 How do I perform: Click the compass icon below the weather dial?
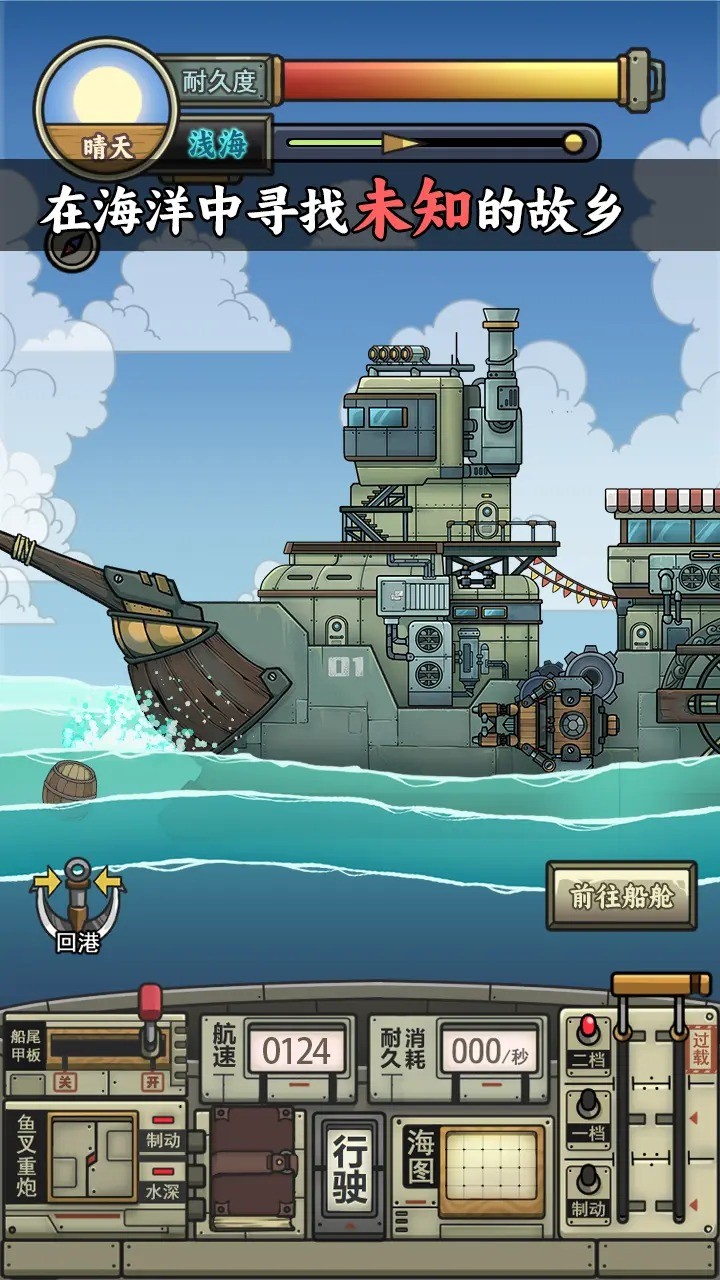[x=73, y=247]
